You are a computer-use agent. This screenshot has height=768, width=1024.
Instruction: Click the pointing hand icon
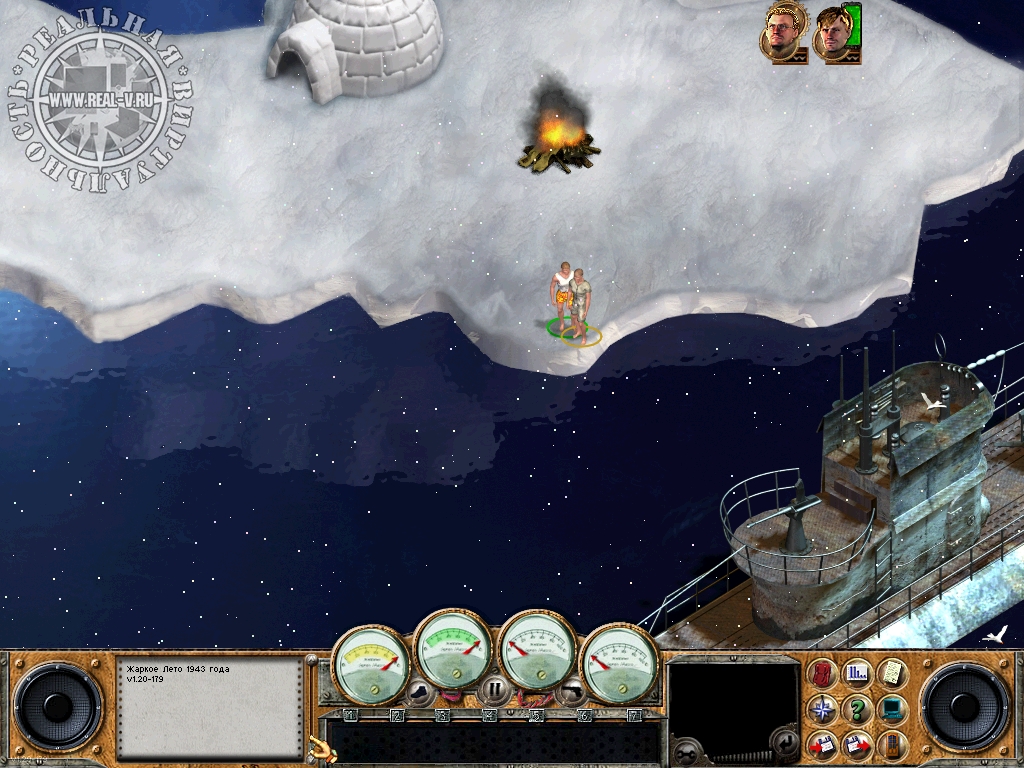coord(319,746)
